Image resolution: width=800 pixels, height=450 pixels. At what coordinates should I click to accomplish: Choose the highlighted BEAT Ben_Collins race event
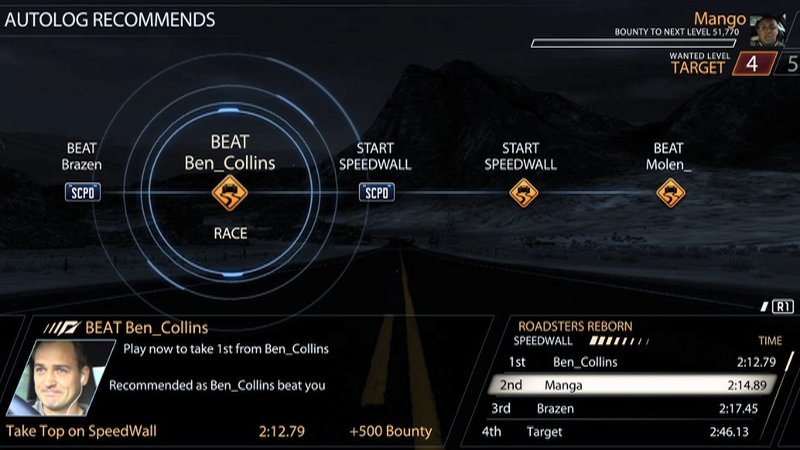coord(230,192)
